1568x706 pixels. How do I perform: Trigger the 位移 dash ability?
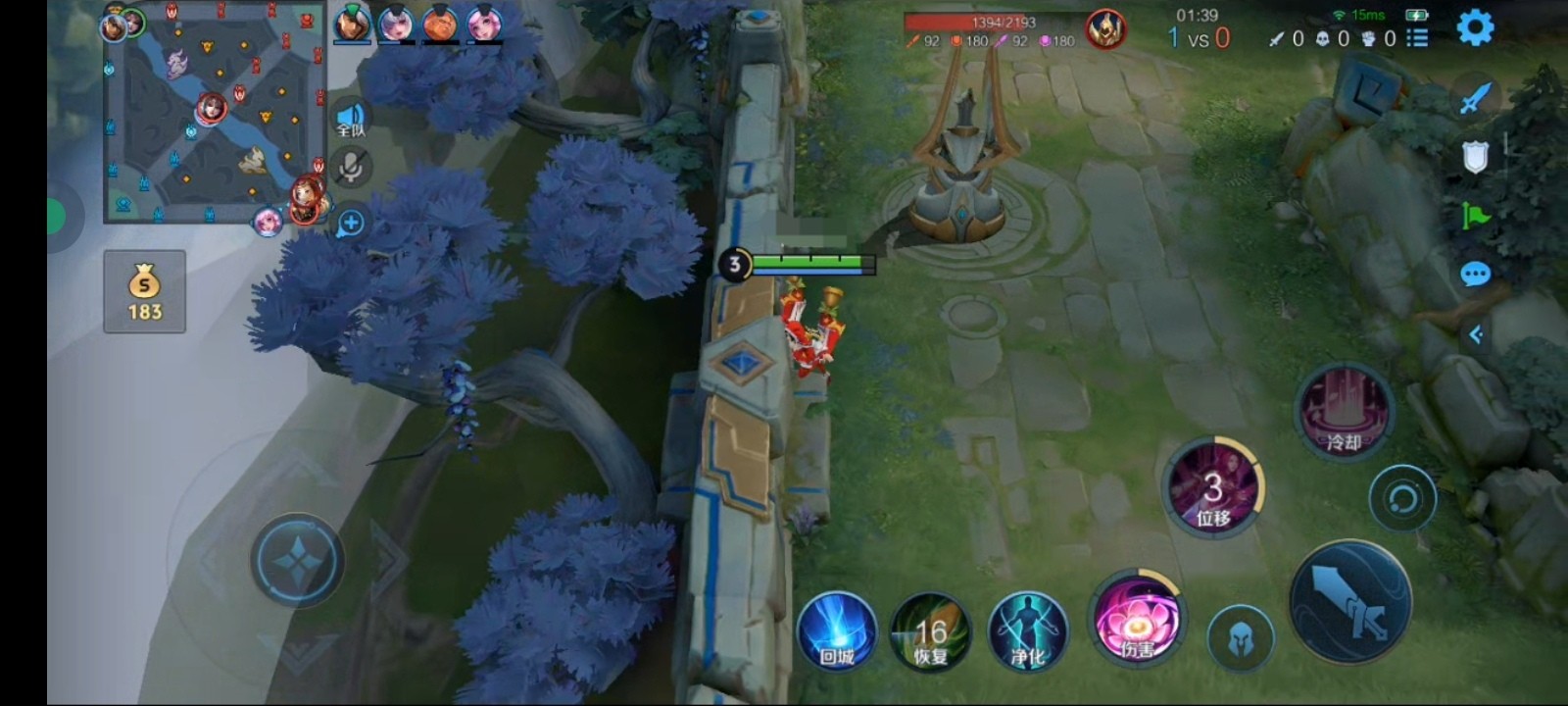tap(1213, 488)
